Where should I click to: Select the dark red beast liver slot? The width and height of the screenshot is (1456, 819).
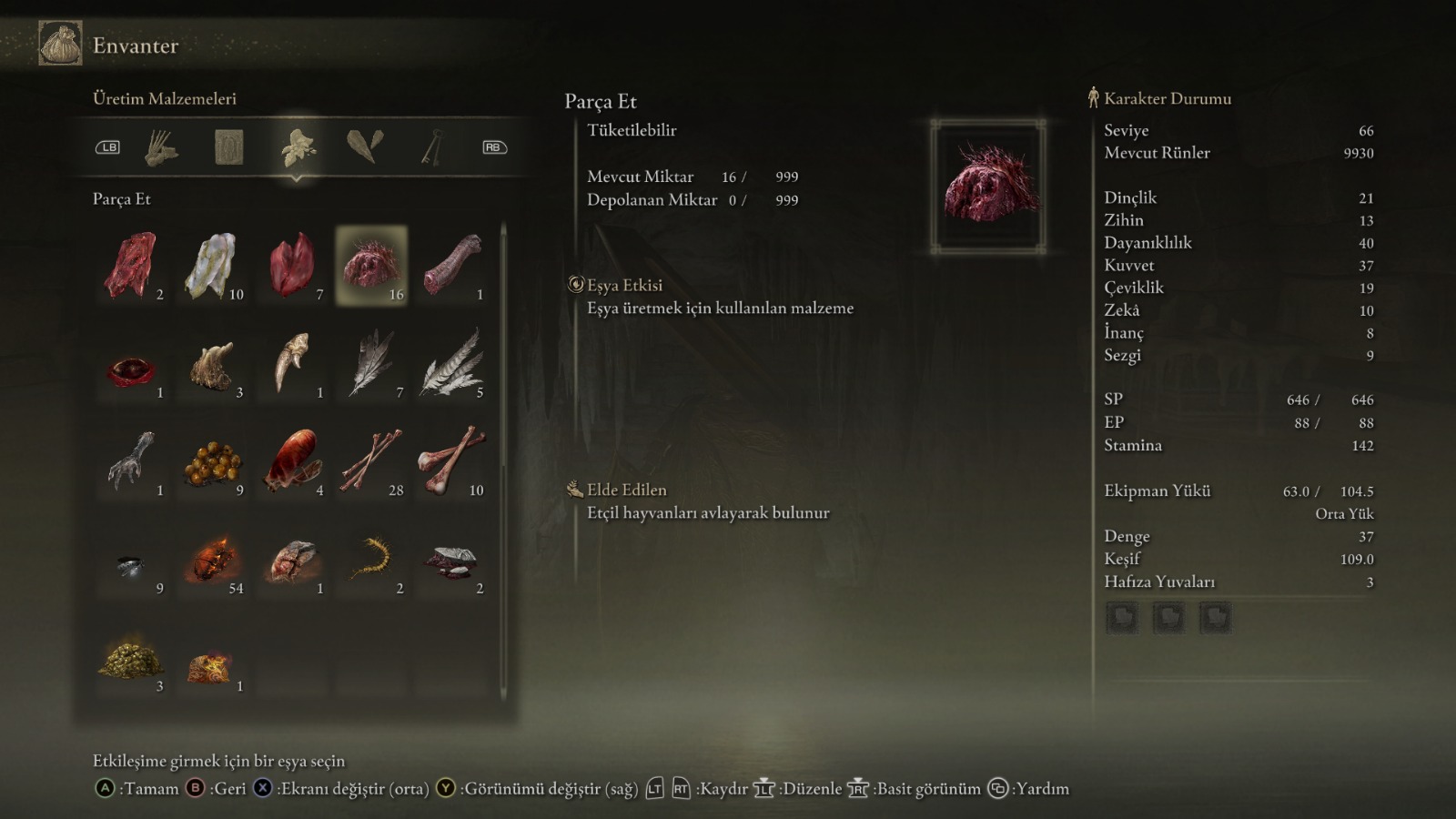(292, 266)
